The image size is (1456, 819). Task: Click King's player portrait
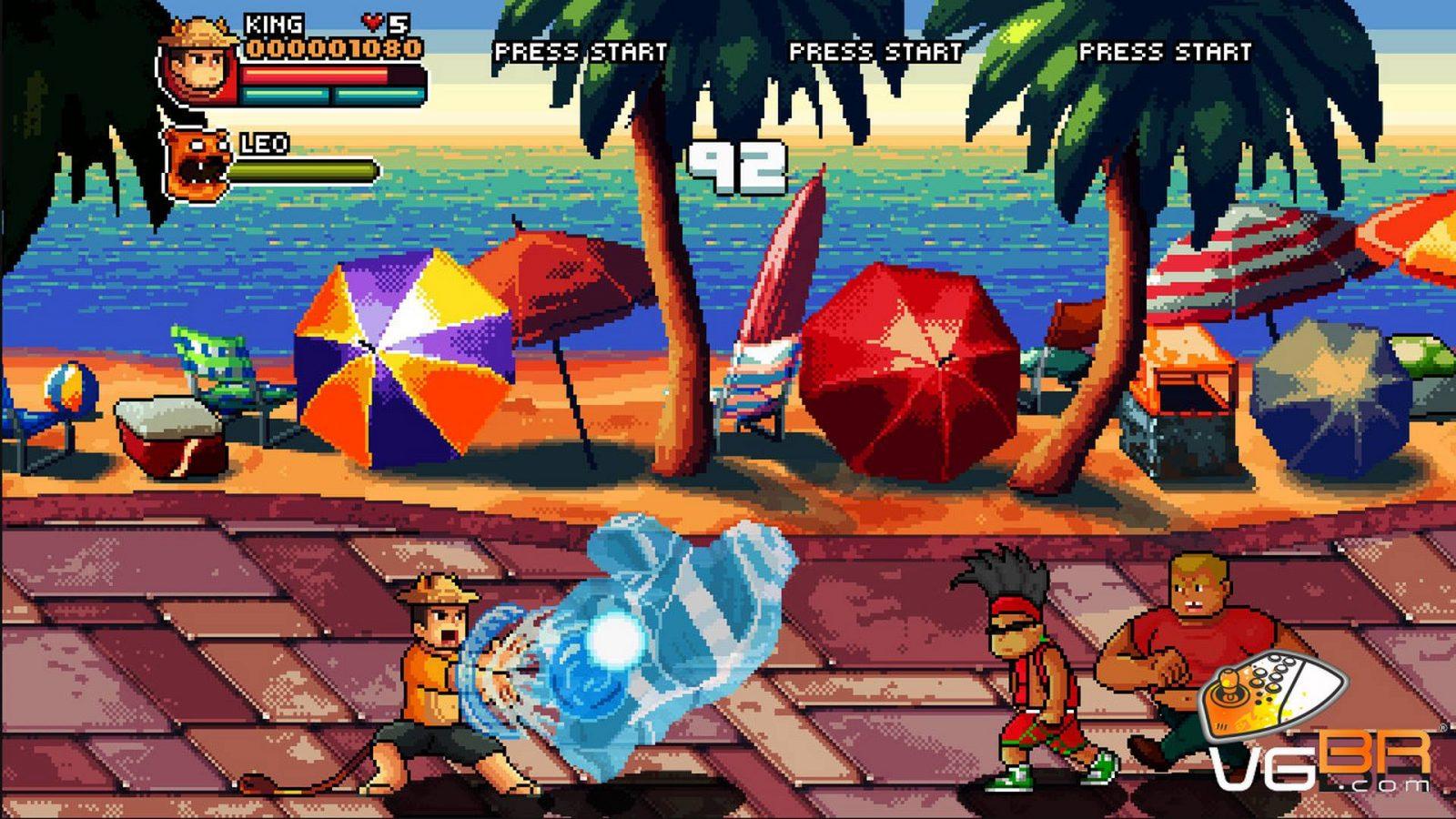pyautogui.click(x=197, y=66)
